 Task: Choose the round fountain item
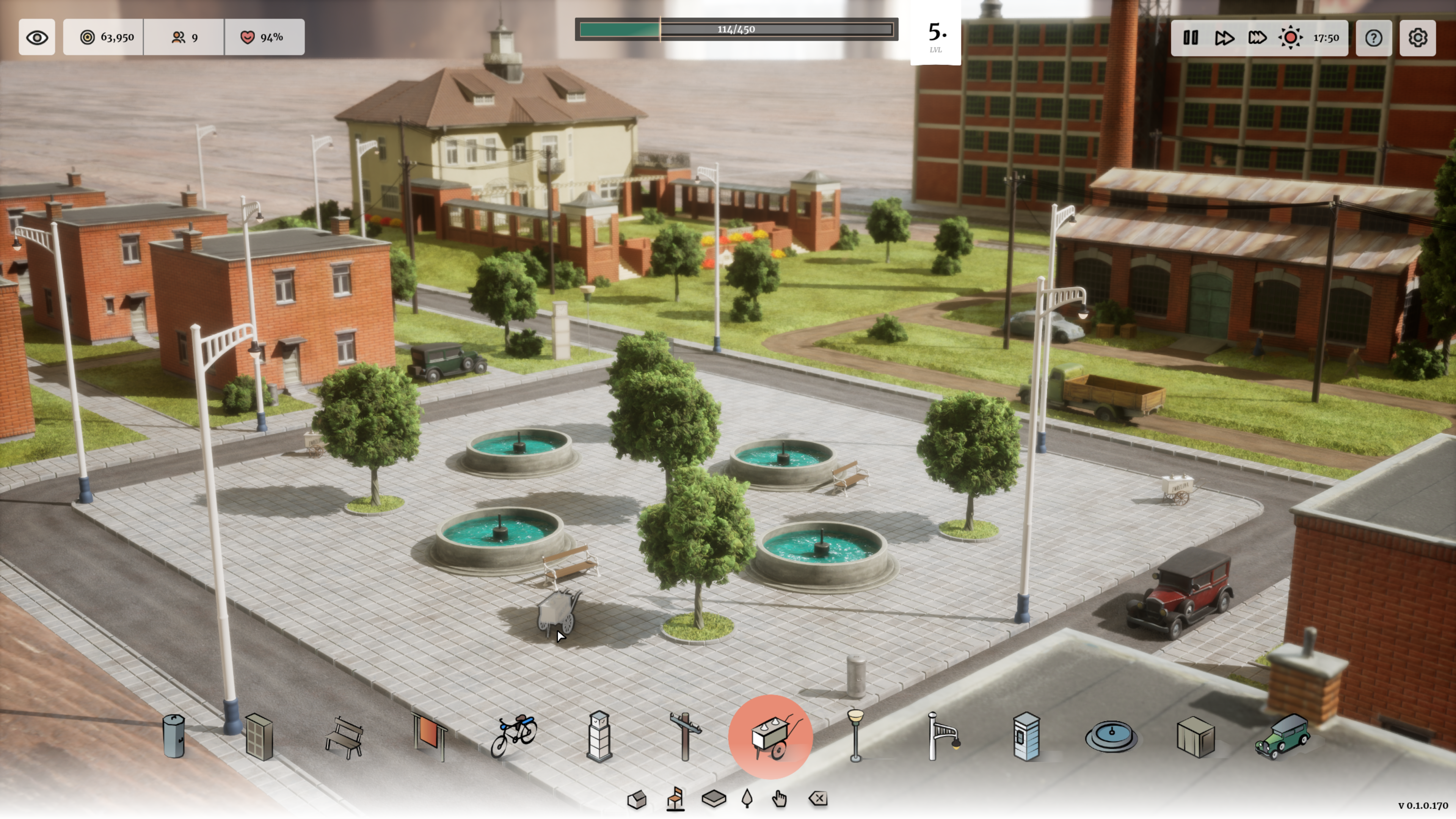point(1111,736)
